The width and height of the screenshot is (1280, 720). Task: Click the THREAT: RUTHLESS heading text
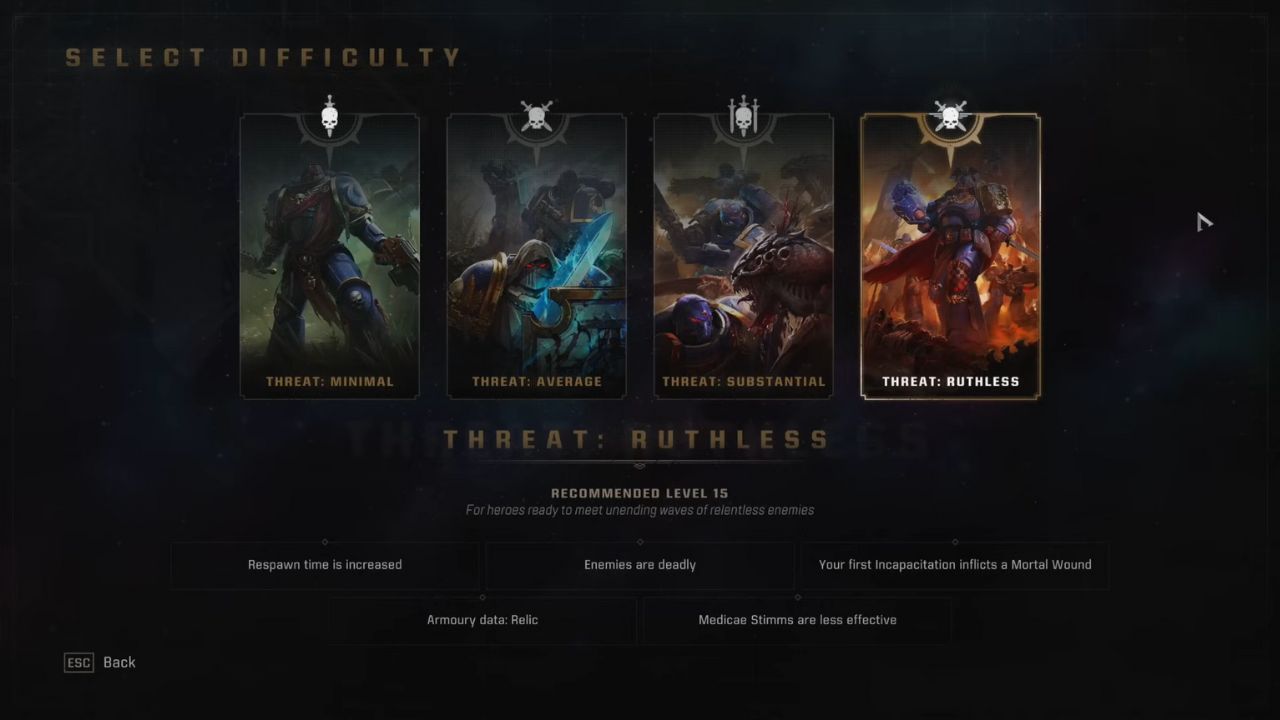(638, 438)
